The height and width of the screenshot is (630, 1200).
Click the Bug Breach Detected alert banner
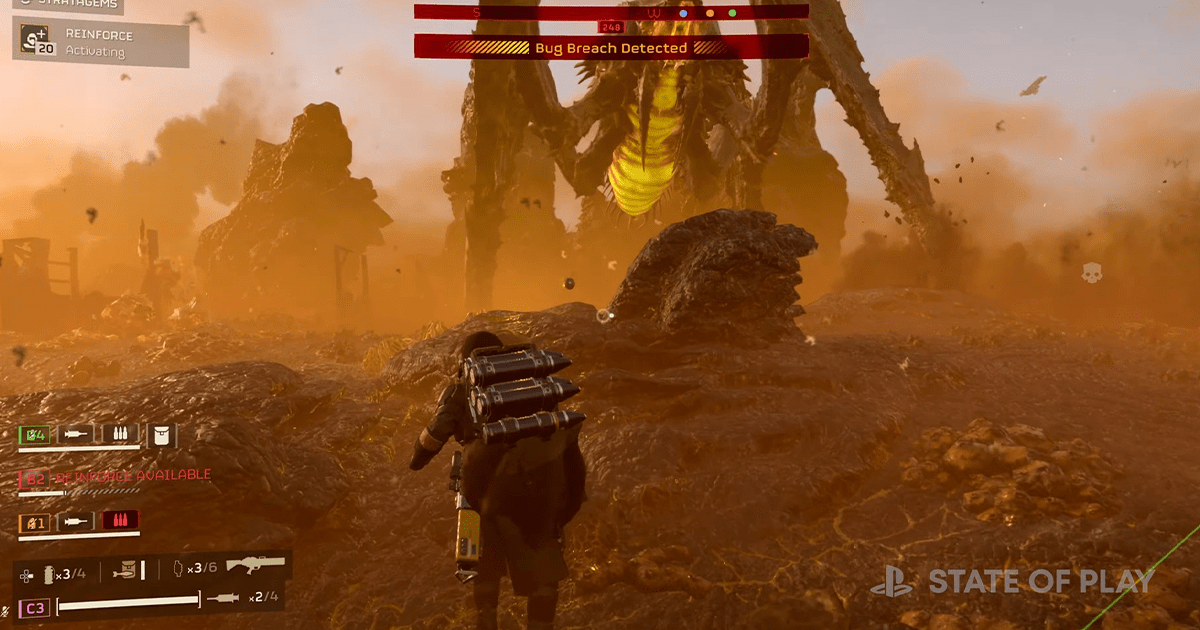[x=611, y=47]
